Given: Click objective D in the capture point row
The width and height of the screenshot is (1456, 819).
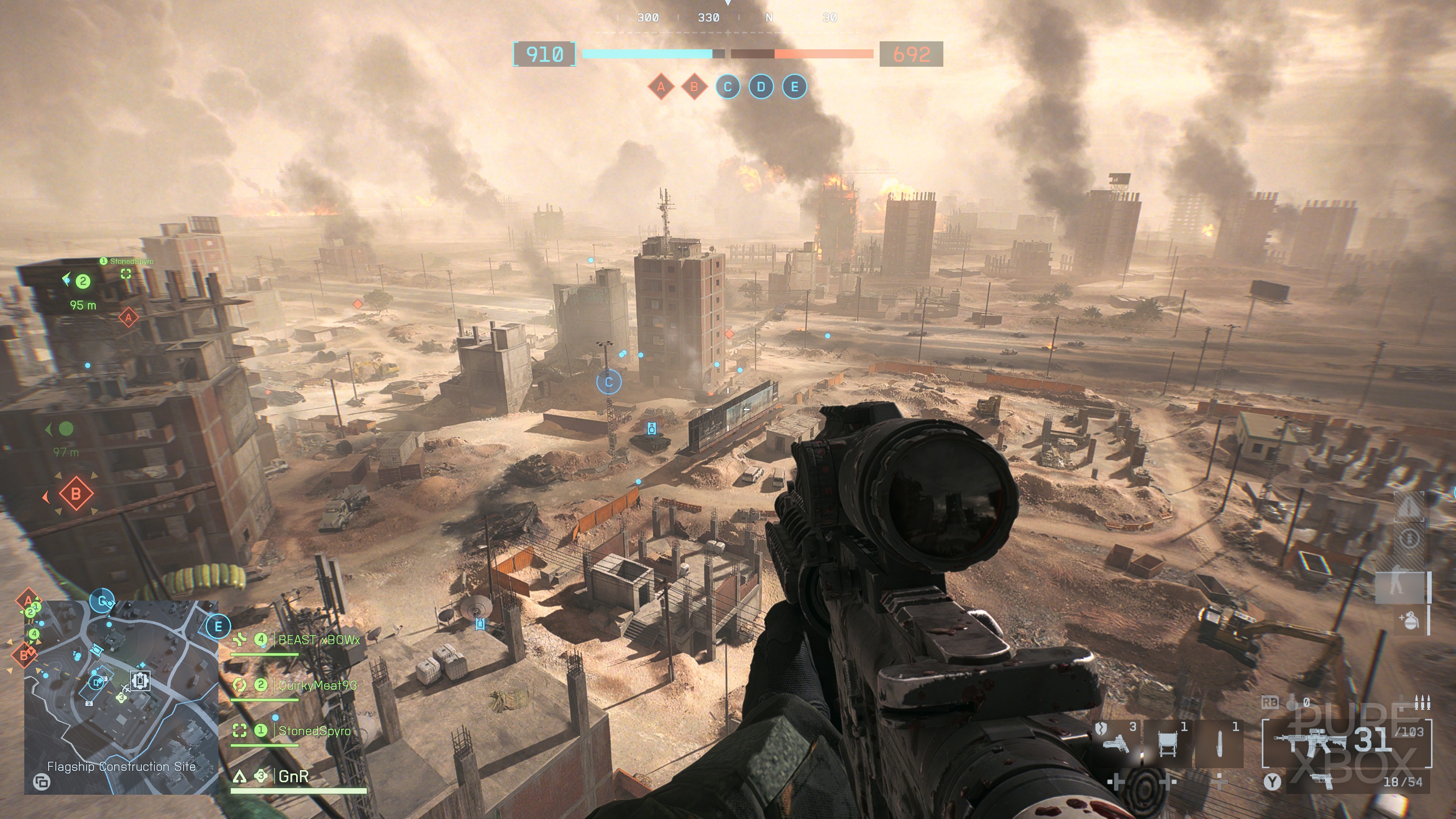Looking at the screenshot, I should pos(761,87).
